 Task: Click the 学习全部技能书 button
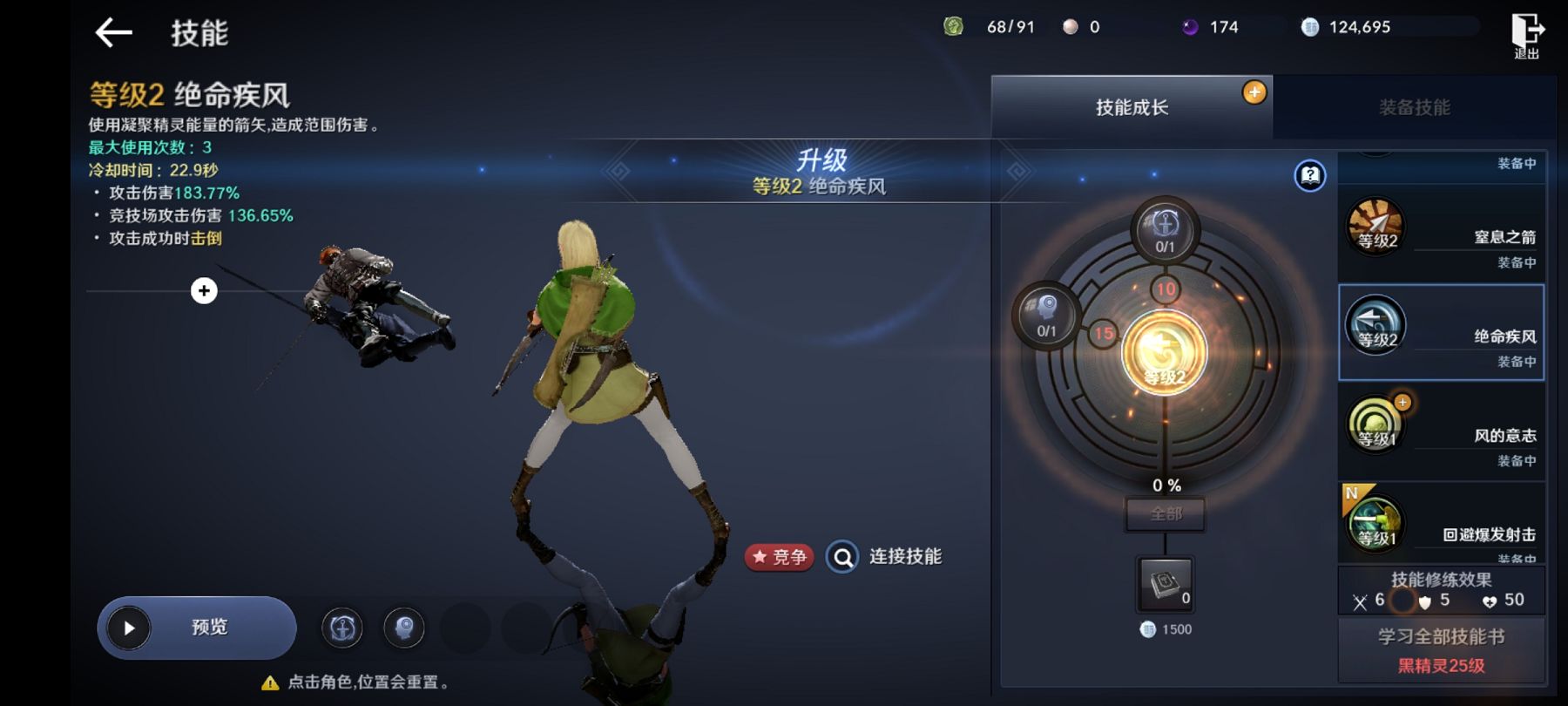click(x=1441, y=649)
